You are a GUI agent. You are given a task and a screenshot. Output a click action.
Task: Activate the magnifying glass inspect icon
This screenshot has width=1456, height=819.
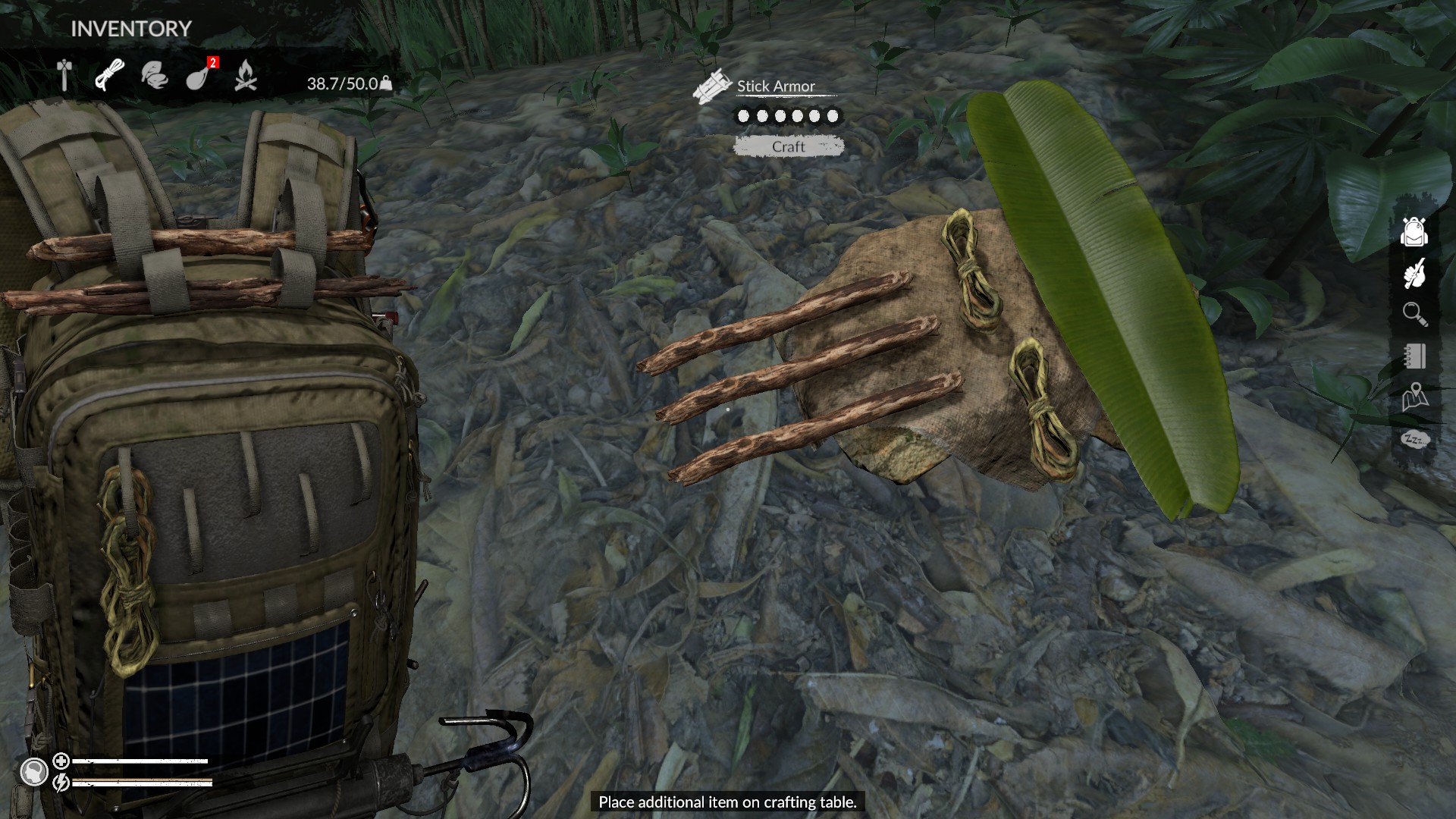pos(1414,314)
